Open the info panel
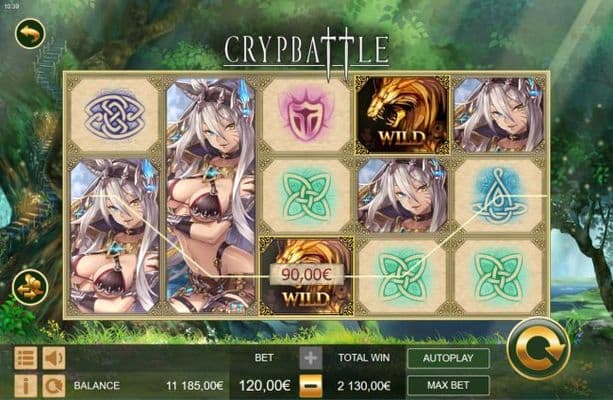The width and height of the screenshot is (613, 400). point(26,385)
